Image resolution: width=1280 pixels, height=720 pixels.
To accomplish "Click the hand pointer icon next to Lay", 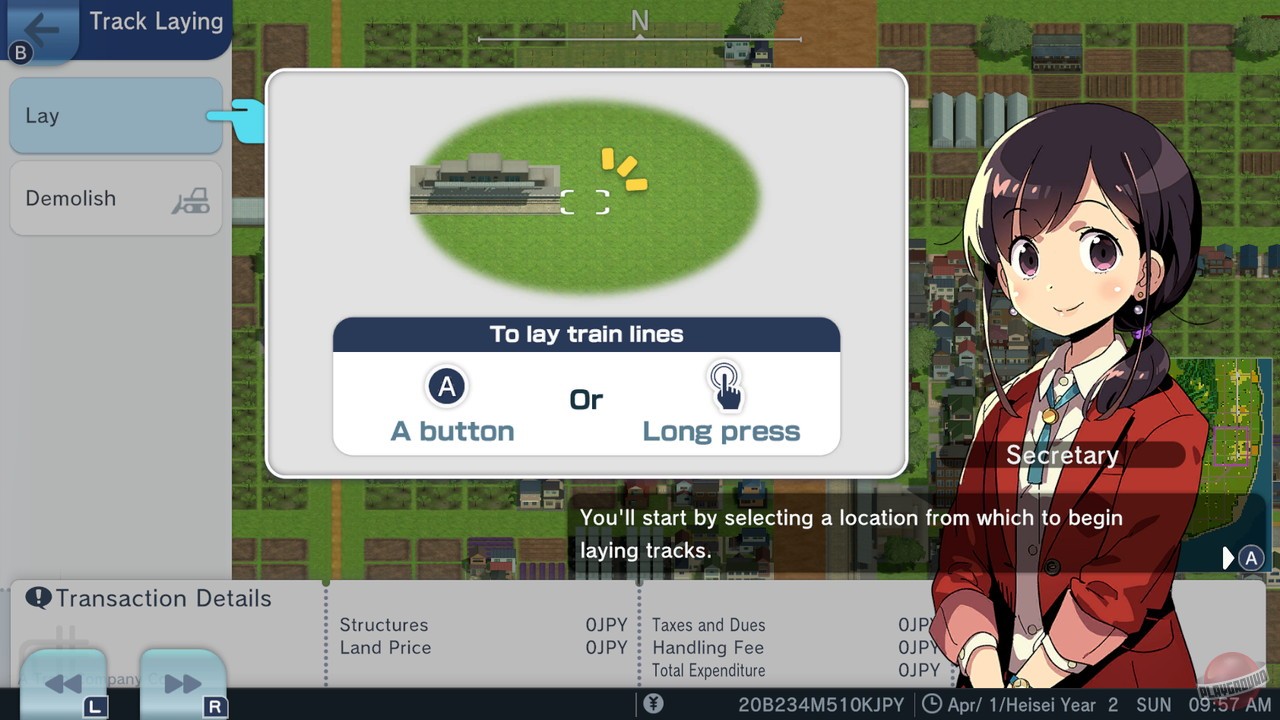I will pos(246,120).
